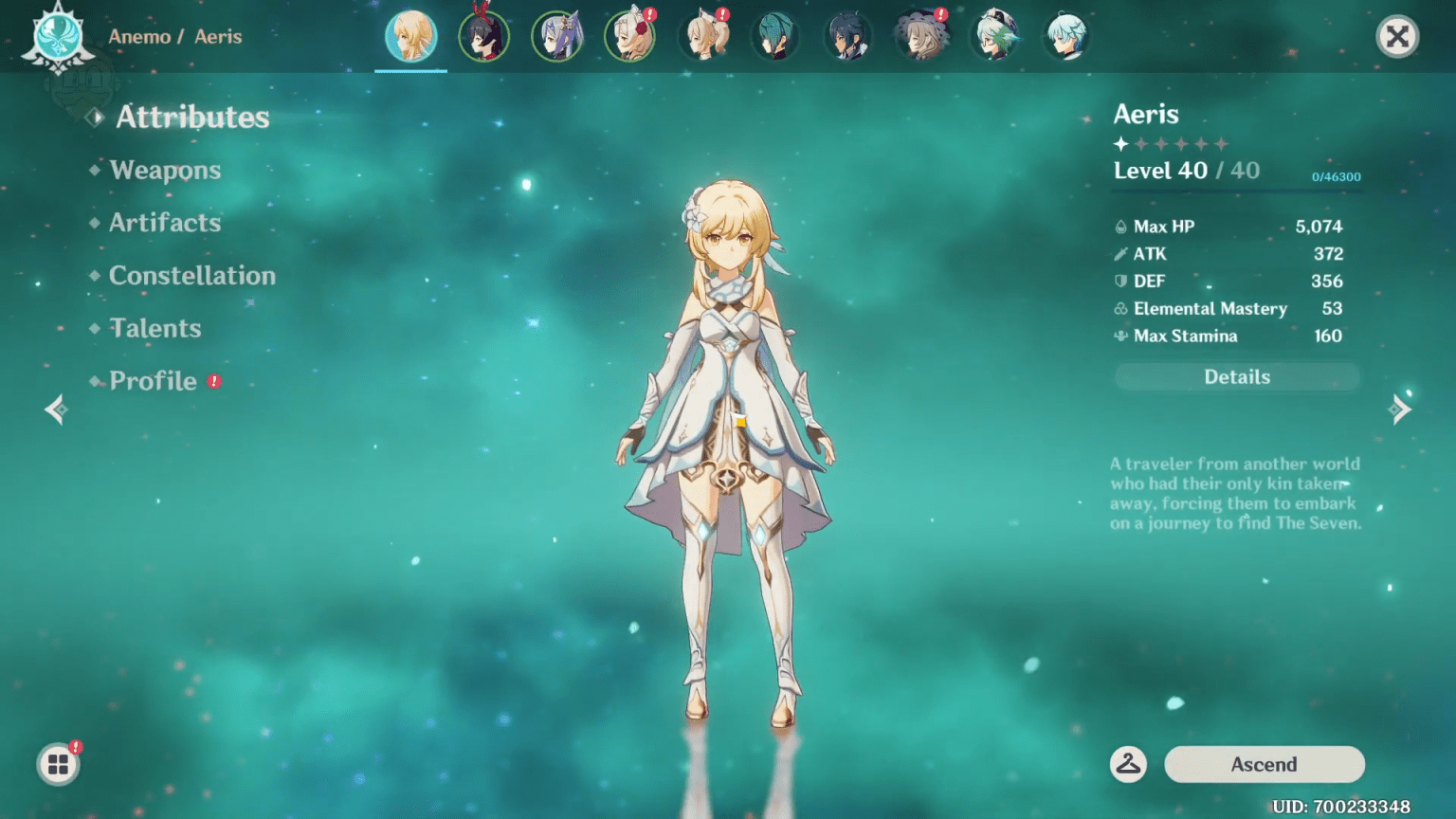Show the stat Details panel

(x=1237, y=377)
